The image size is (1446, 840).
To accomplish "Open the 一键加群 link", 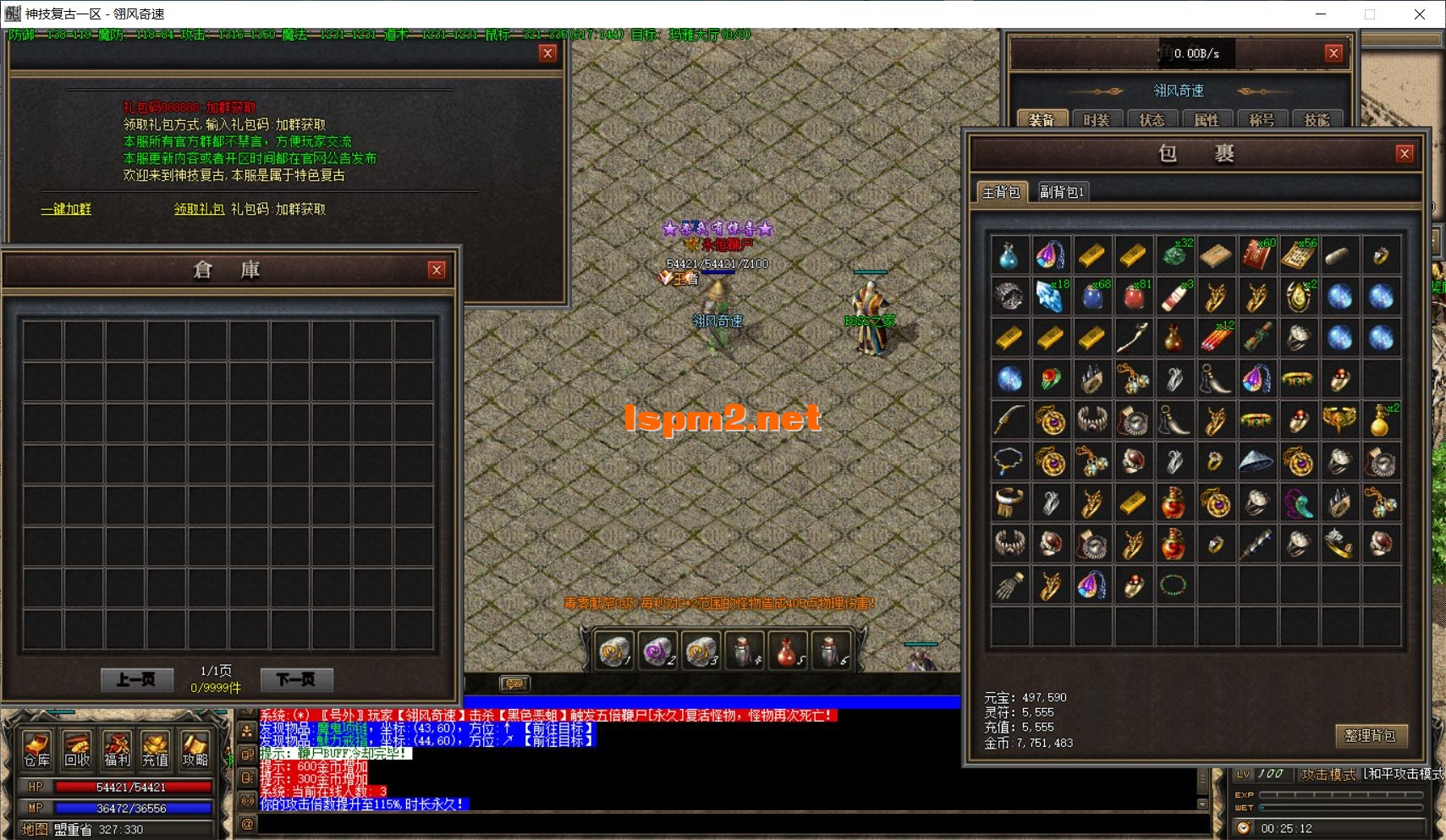I will pos(66,209).
